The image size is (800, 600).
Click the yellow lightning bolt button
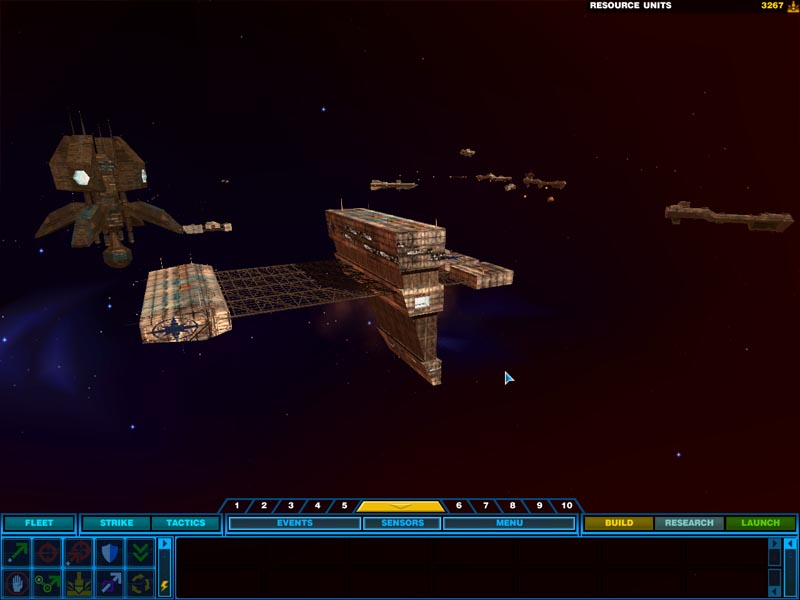point(165,586)
